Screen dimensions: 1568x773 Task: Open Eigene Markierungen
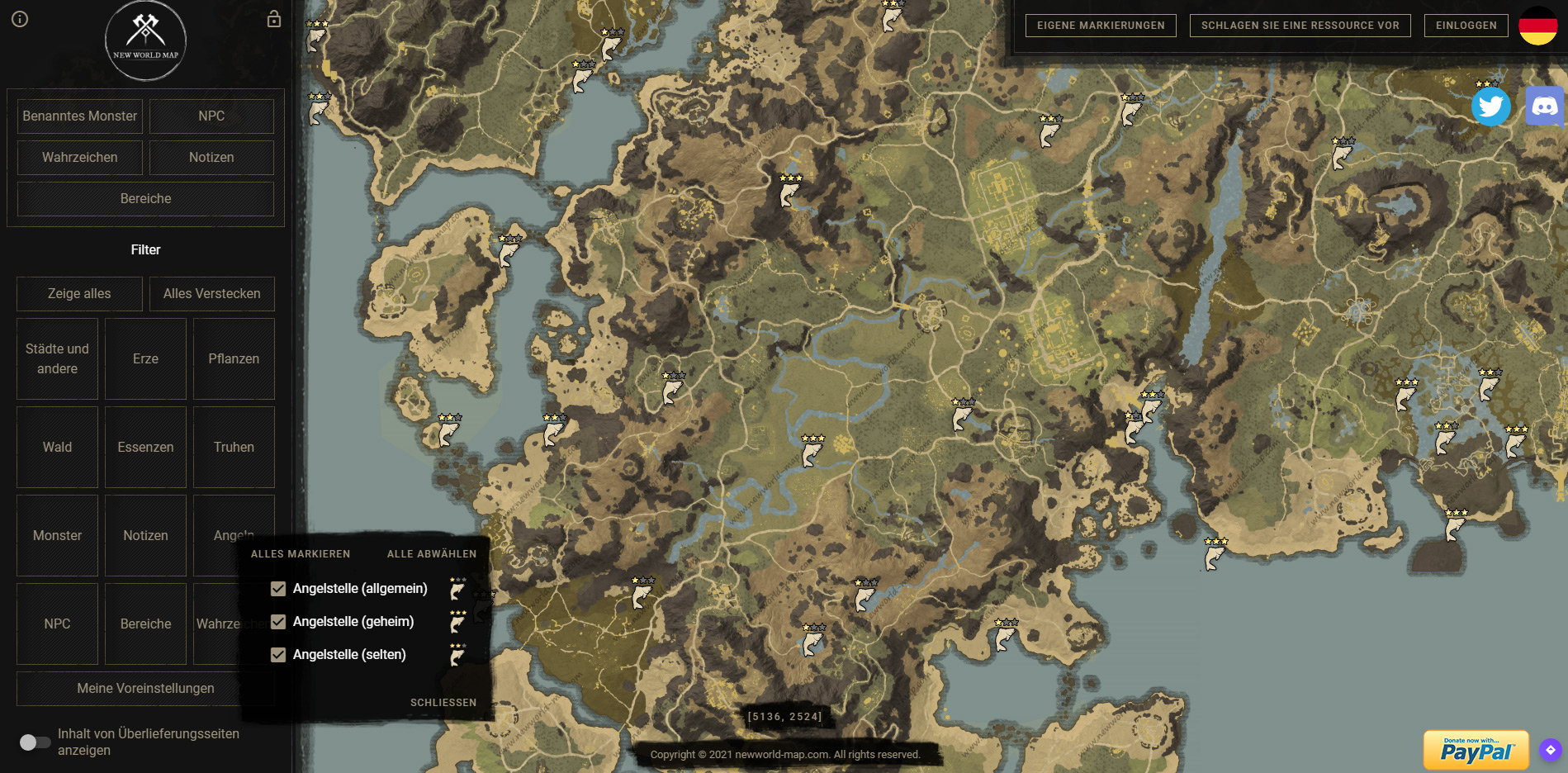tap(1101, 26)
